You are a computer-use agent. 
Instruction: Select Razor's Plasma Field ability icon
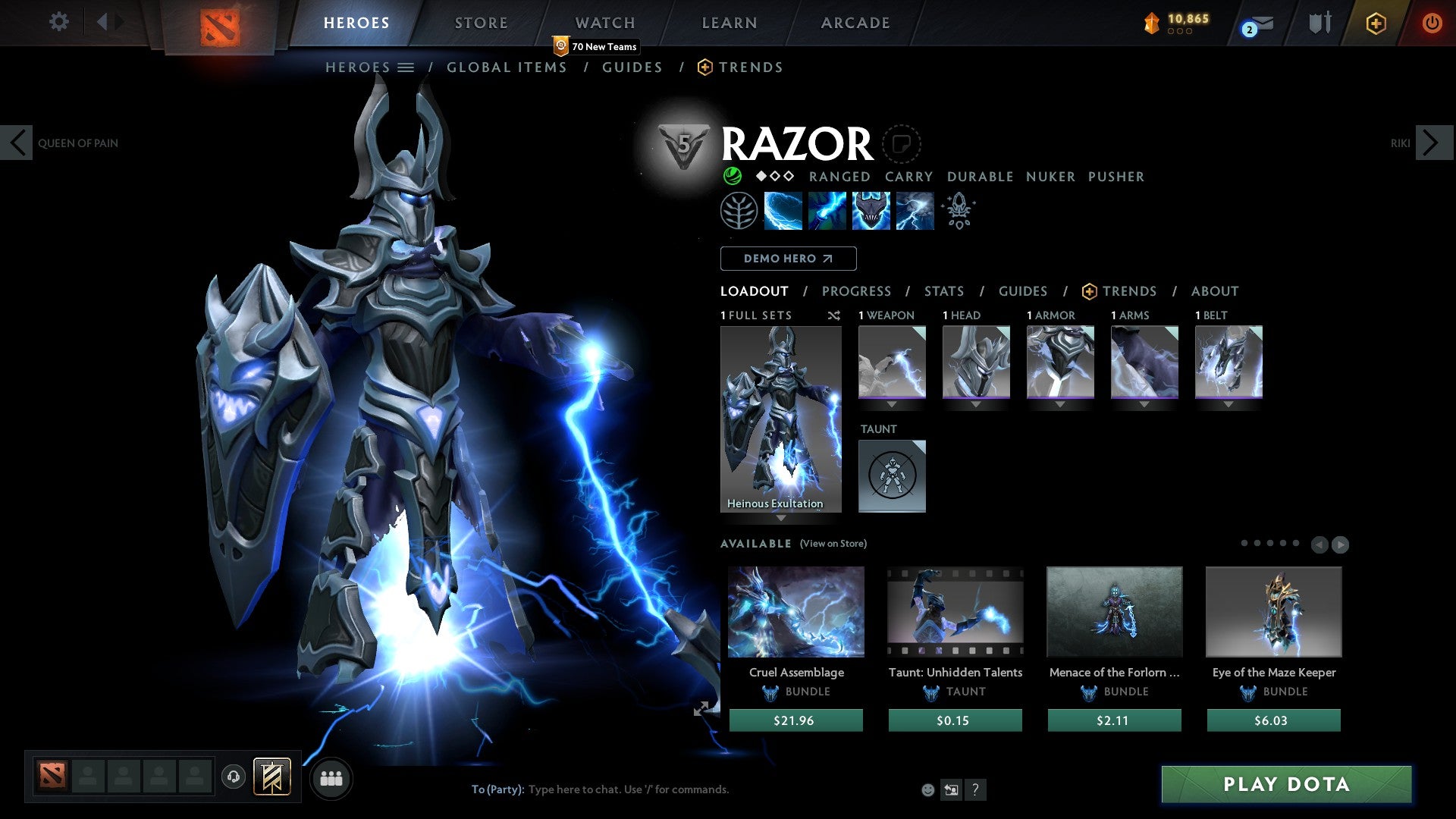pyautogui.click(x=782, y=210)
